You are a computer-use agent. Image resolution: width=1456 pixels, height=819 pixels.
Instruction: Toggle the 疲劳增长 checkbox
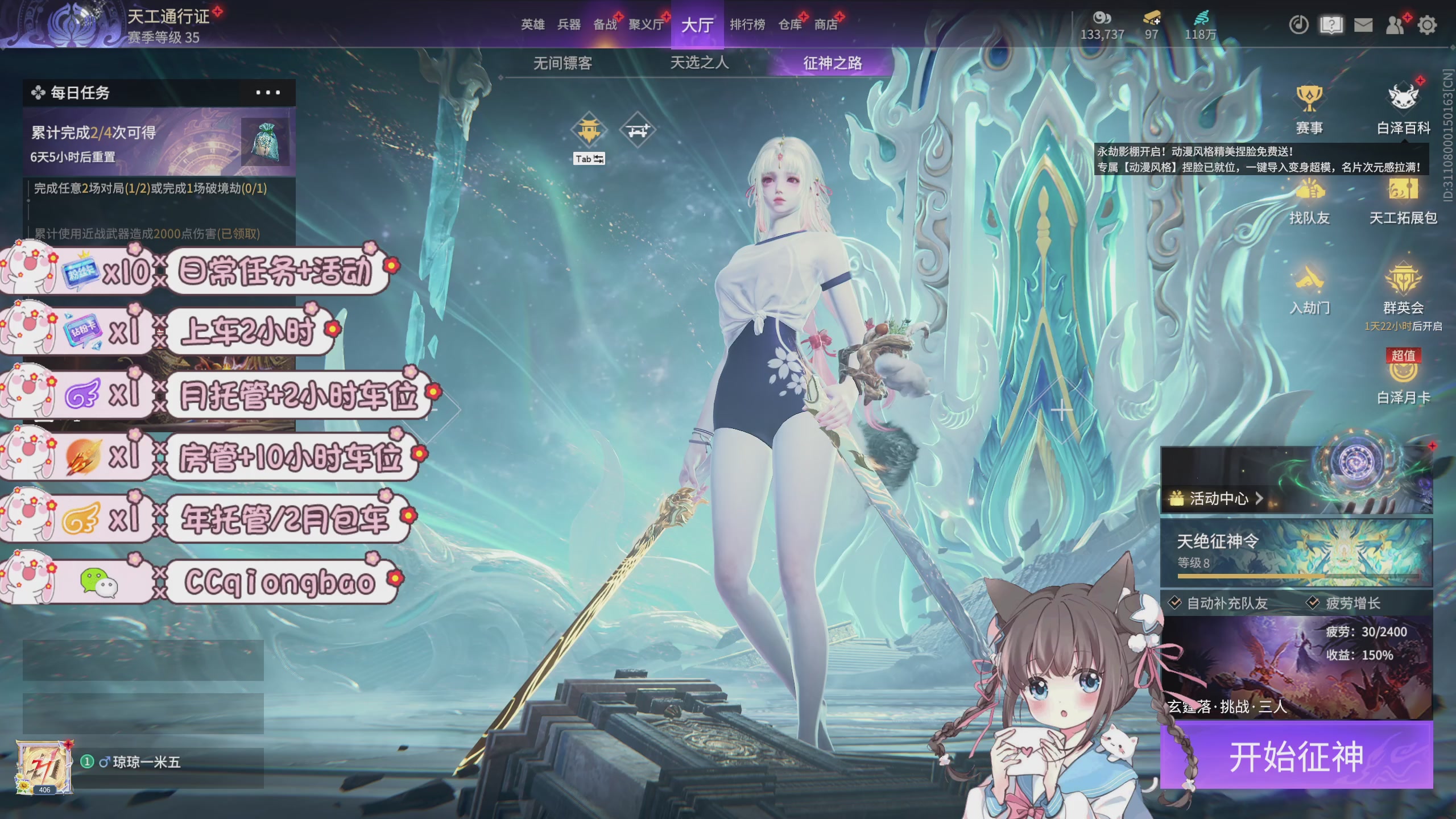(x=1313, y=603)
